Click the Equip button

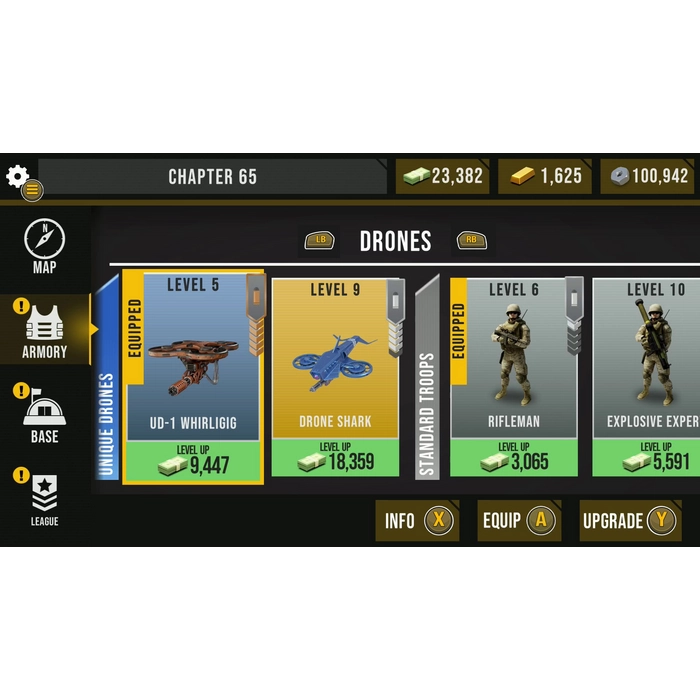click(518, 520)
